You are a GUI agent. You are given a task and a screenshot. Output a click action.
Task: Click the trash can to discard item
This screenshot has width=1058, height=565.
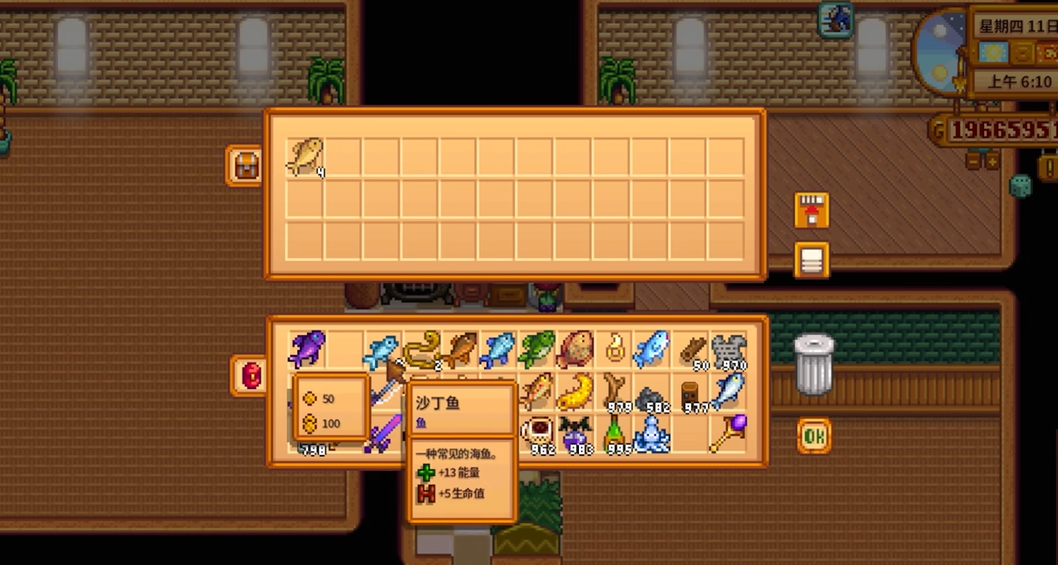[814, 365]
